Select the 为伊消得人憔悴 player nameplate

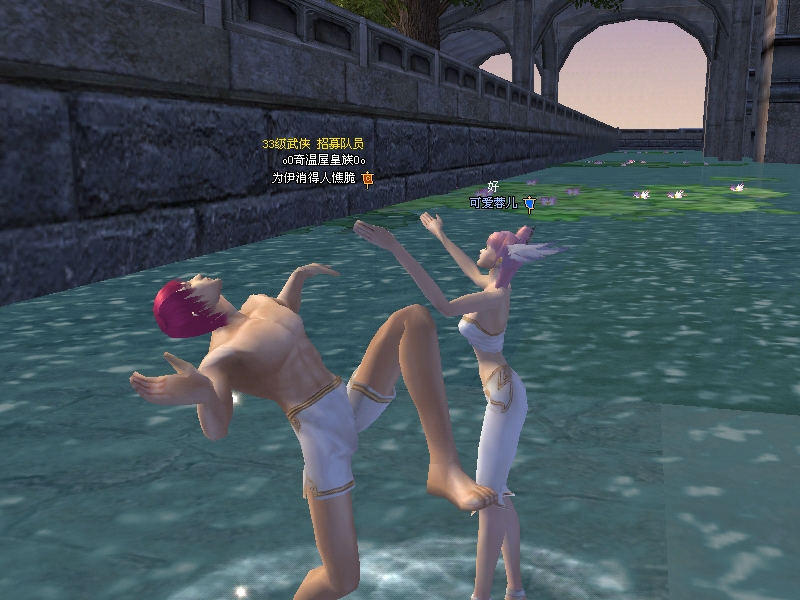[x=315, y=178]
